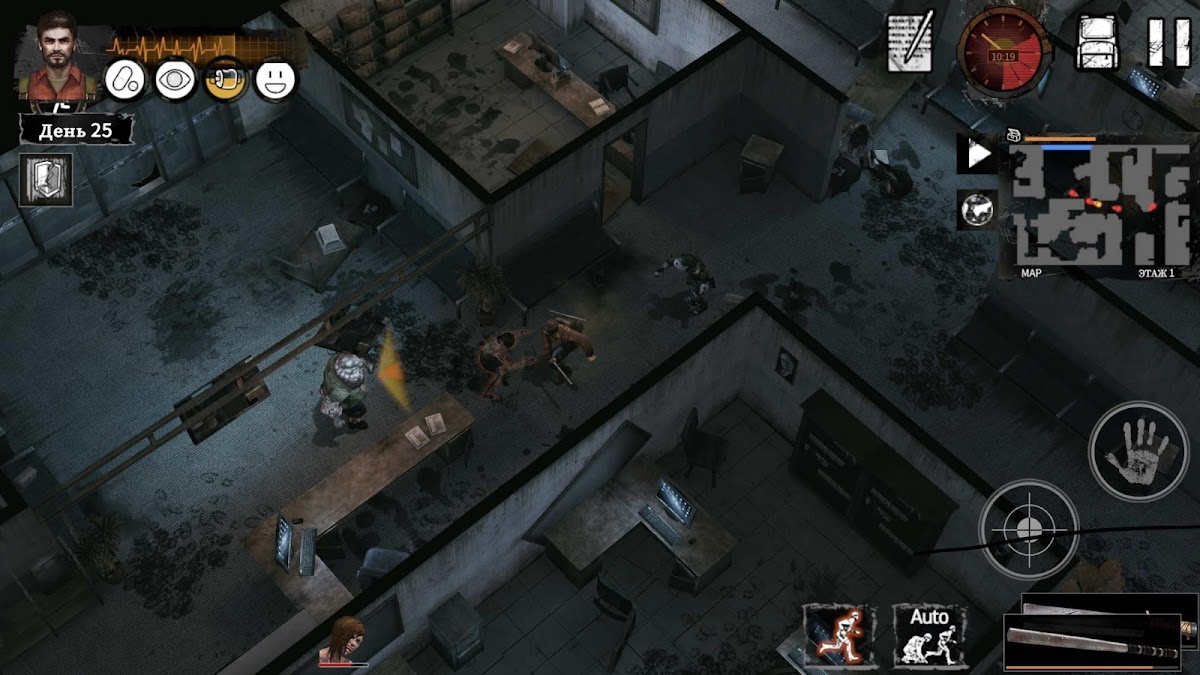Open the journal notepad icon
Image resolution: width=1200 pixels, height=675 pixels.
pos(910,43)
